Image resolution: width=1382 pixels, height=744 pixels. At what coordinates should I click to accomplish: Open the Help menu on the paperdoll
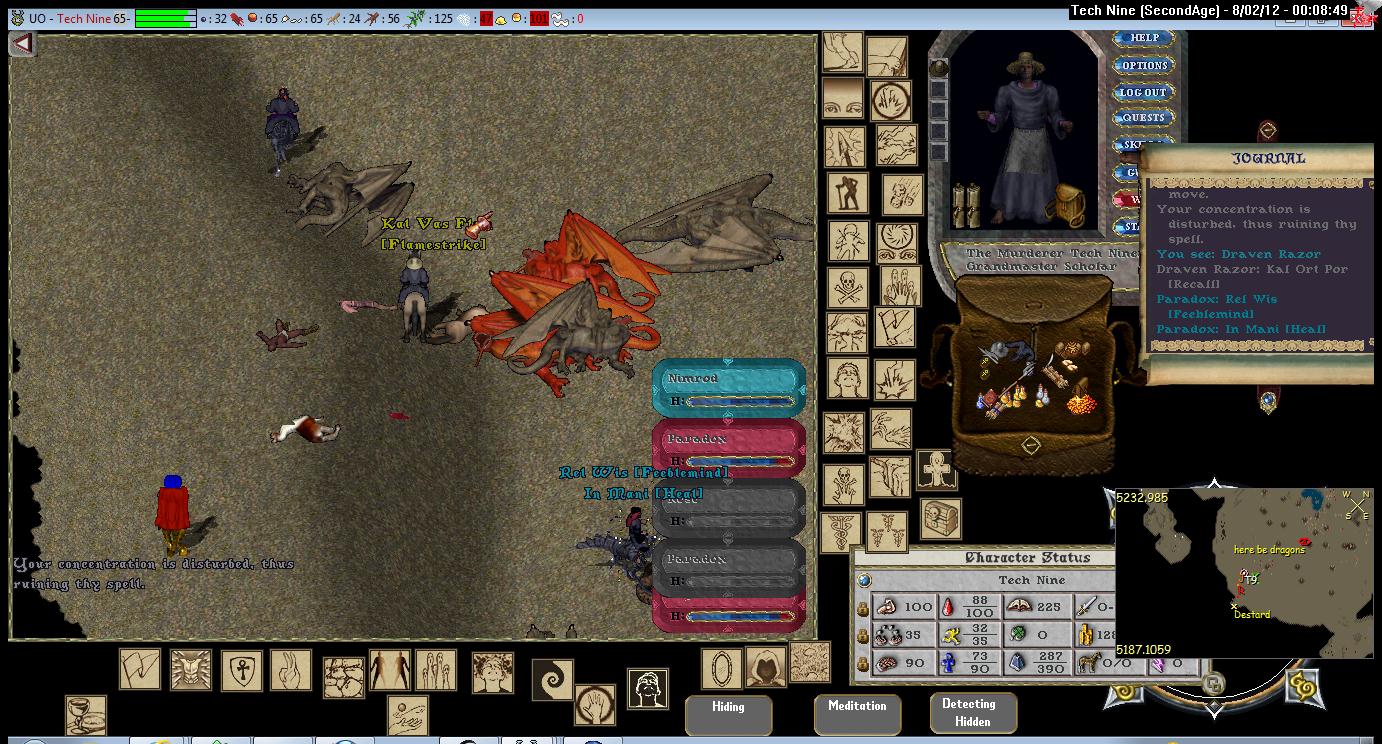click(x=1144, y=38)
